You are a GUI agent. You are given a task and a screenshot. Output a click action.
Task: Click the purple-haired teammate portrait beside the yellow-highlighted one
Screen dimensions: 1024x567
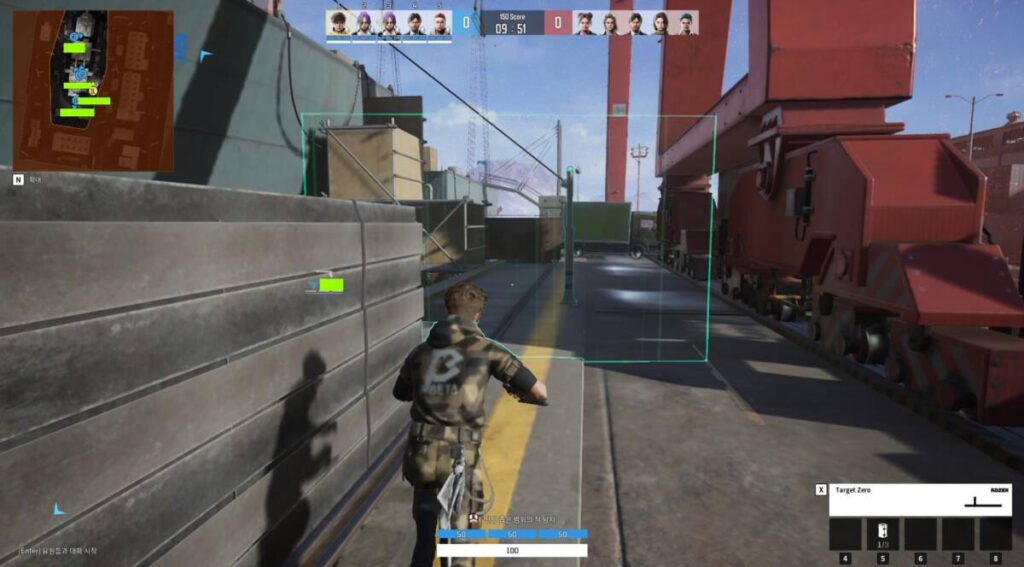[x=364, y=24]
